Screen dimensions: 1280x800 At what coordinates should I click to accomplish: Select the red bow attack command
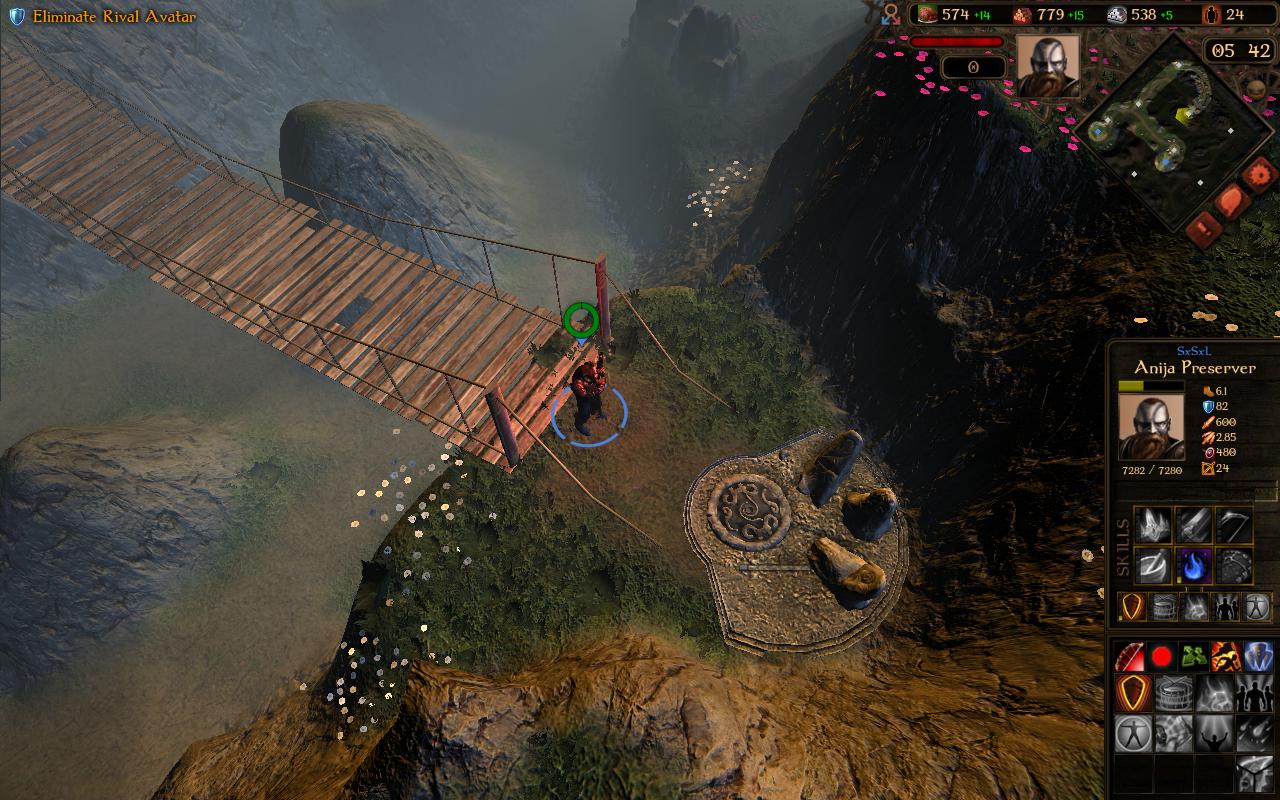[x=1131, y=657]
